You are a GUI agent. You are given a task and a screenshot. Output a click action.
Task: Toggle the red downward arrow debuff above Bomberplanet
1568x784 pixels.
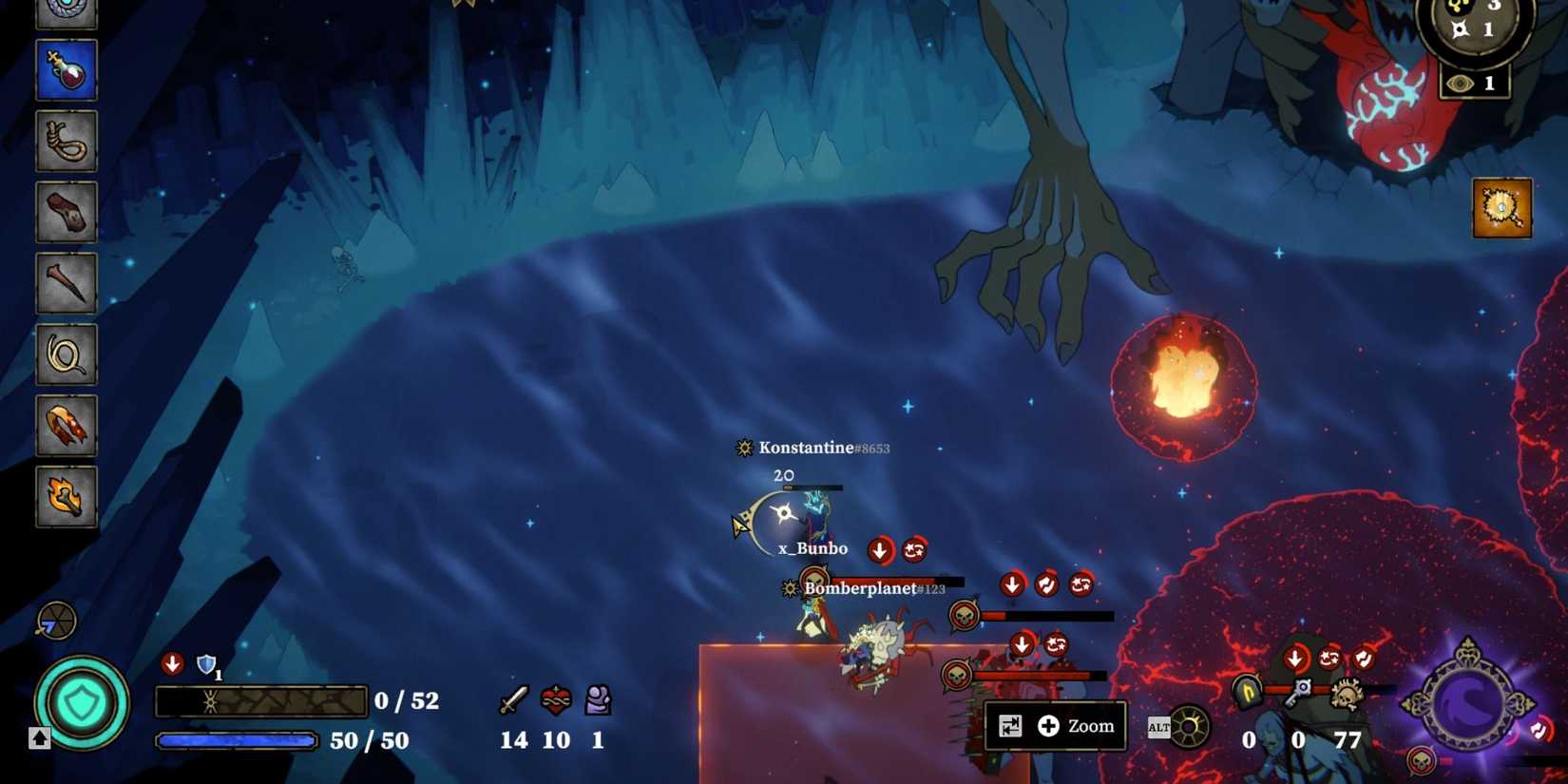(1014, 583)
